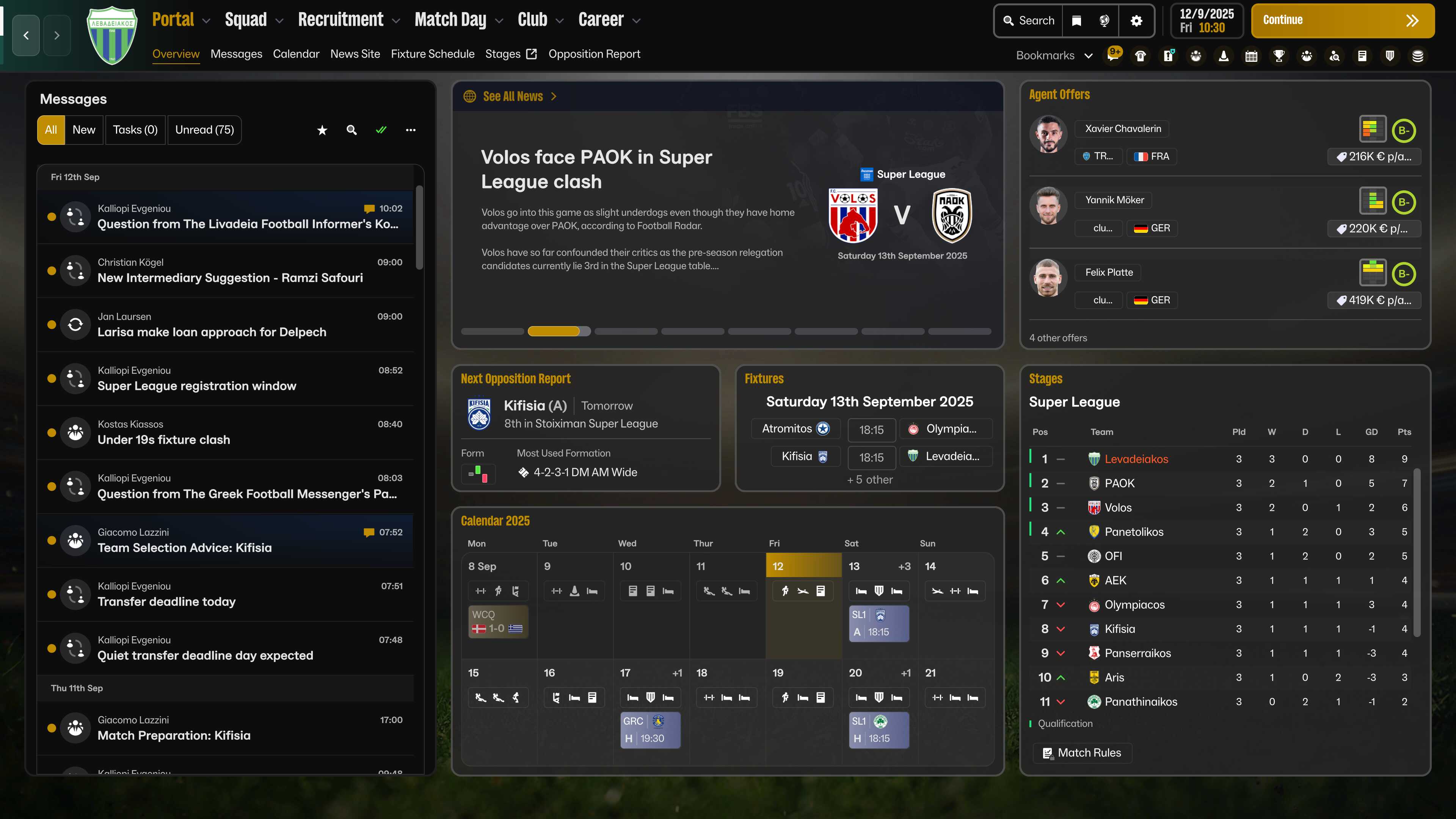Viewport: 1456px width, 819px height.
Task: Show Unread (75) messages
Action: pos(204,130)
